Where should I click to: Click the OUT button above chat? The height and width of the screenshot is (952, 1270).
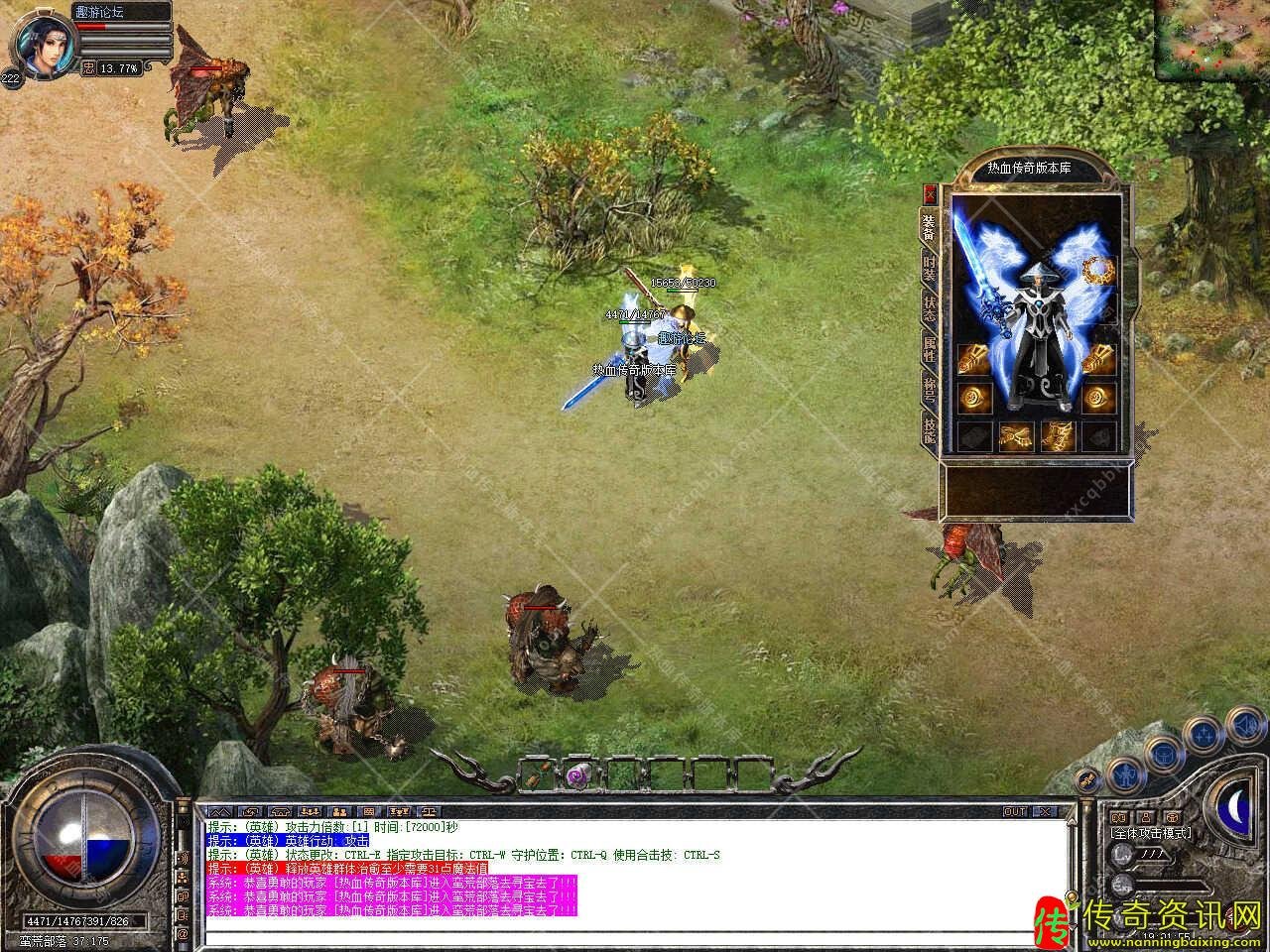[1015, 812]
